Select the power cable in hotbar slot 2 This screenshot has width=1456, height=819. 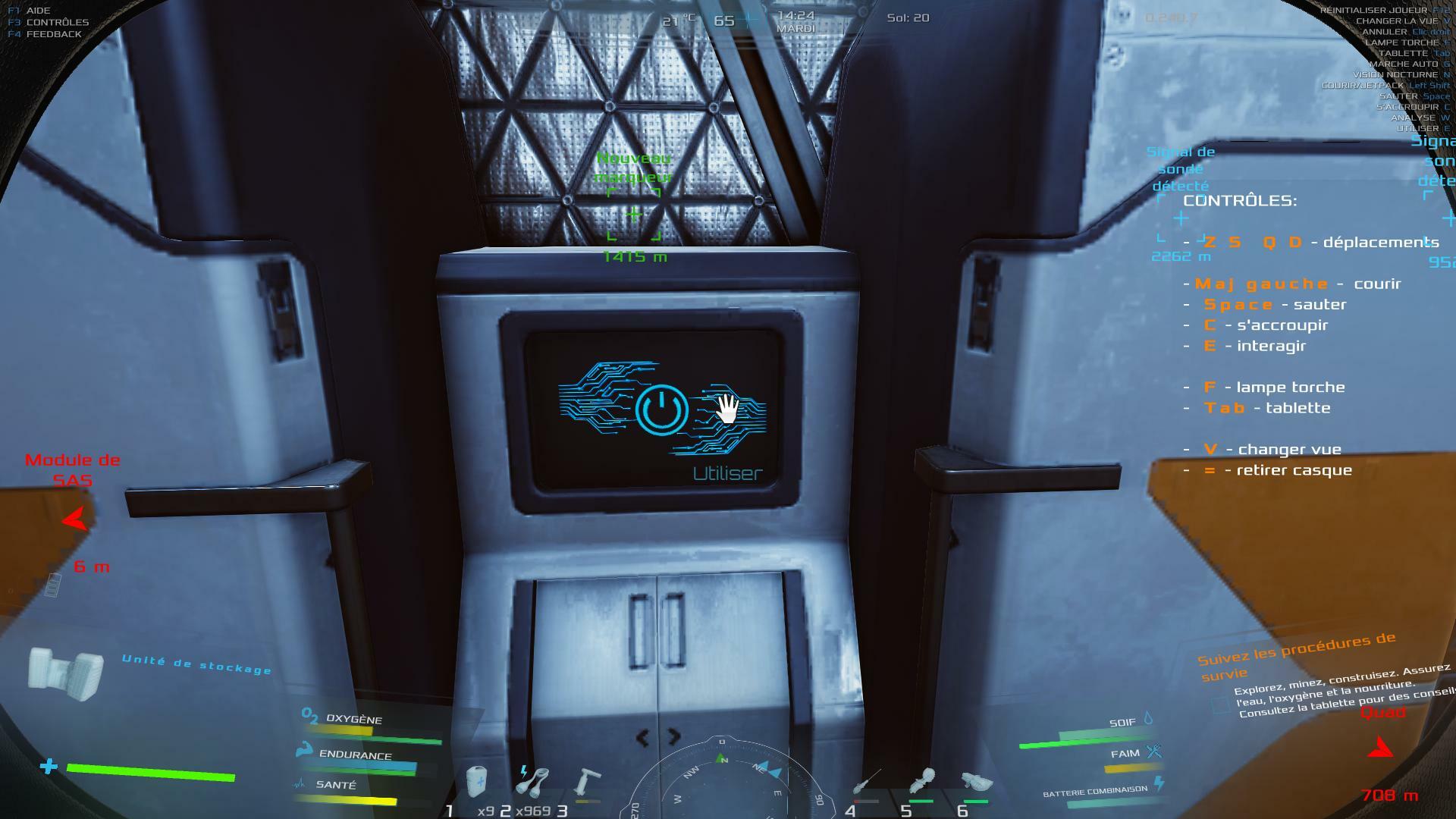(x=533, y=781)
